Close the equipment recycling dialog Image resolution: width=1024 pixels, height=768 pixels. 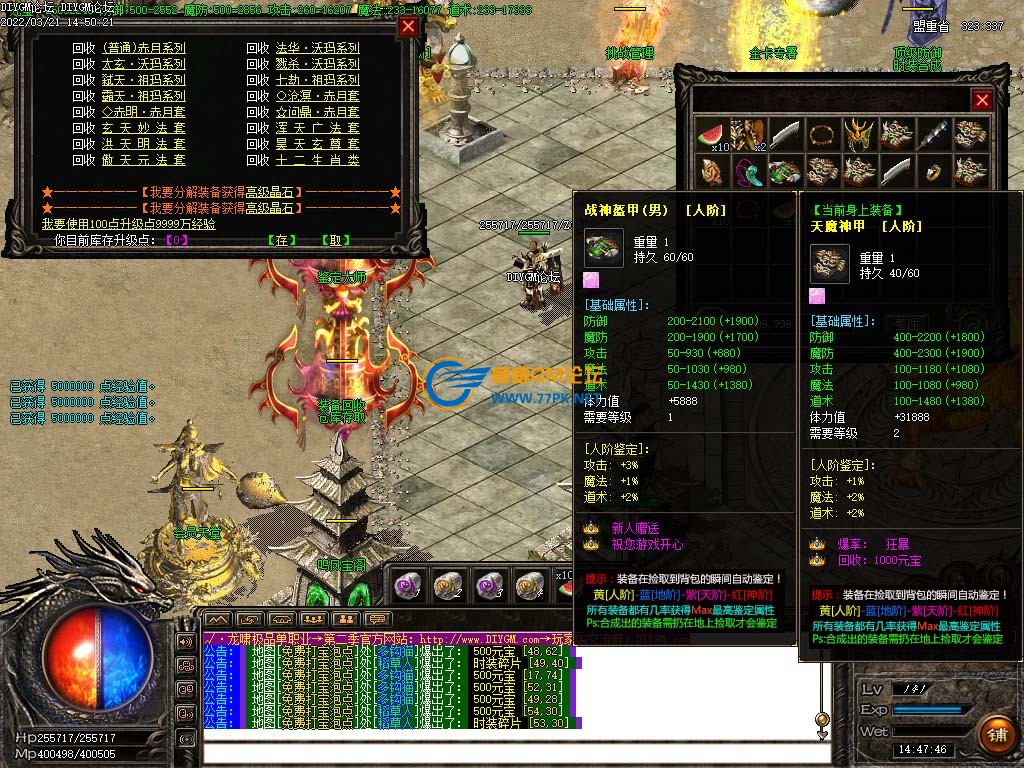point(408,27)
